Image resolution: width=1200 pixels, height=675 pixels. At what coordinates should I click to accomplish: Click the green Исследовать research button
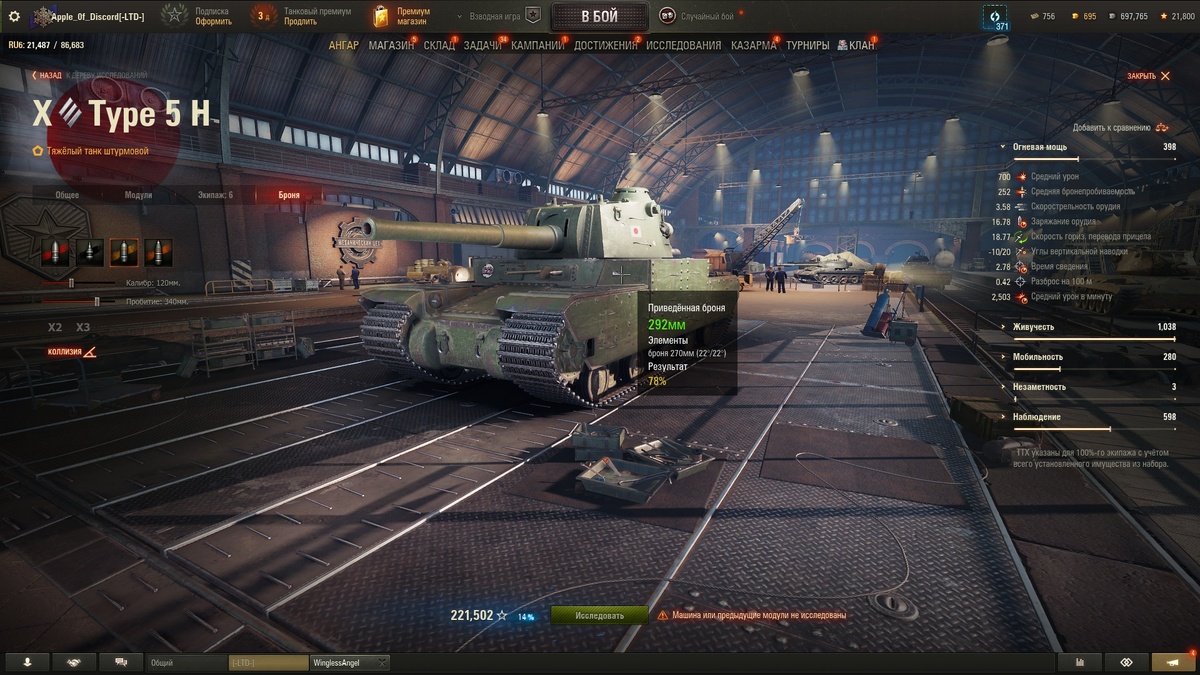599,616
